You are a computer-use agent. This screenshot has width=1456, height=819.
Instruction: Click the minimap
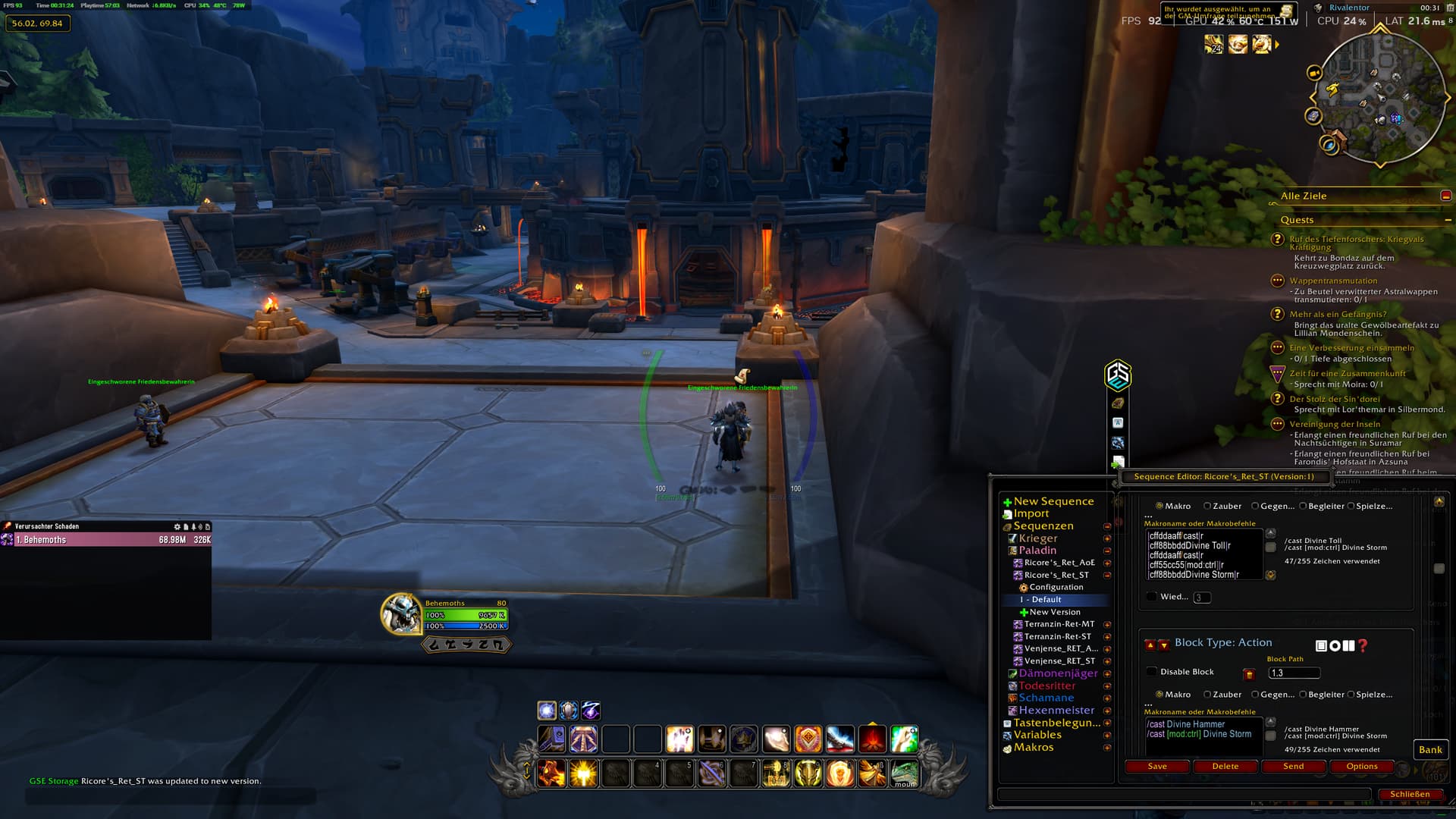pos(1379,97)
